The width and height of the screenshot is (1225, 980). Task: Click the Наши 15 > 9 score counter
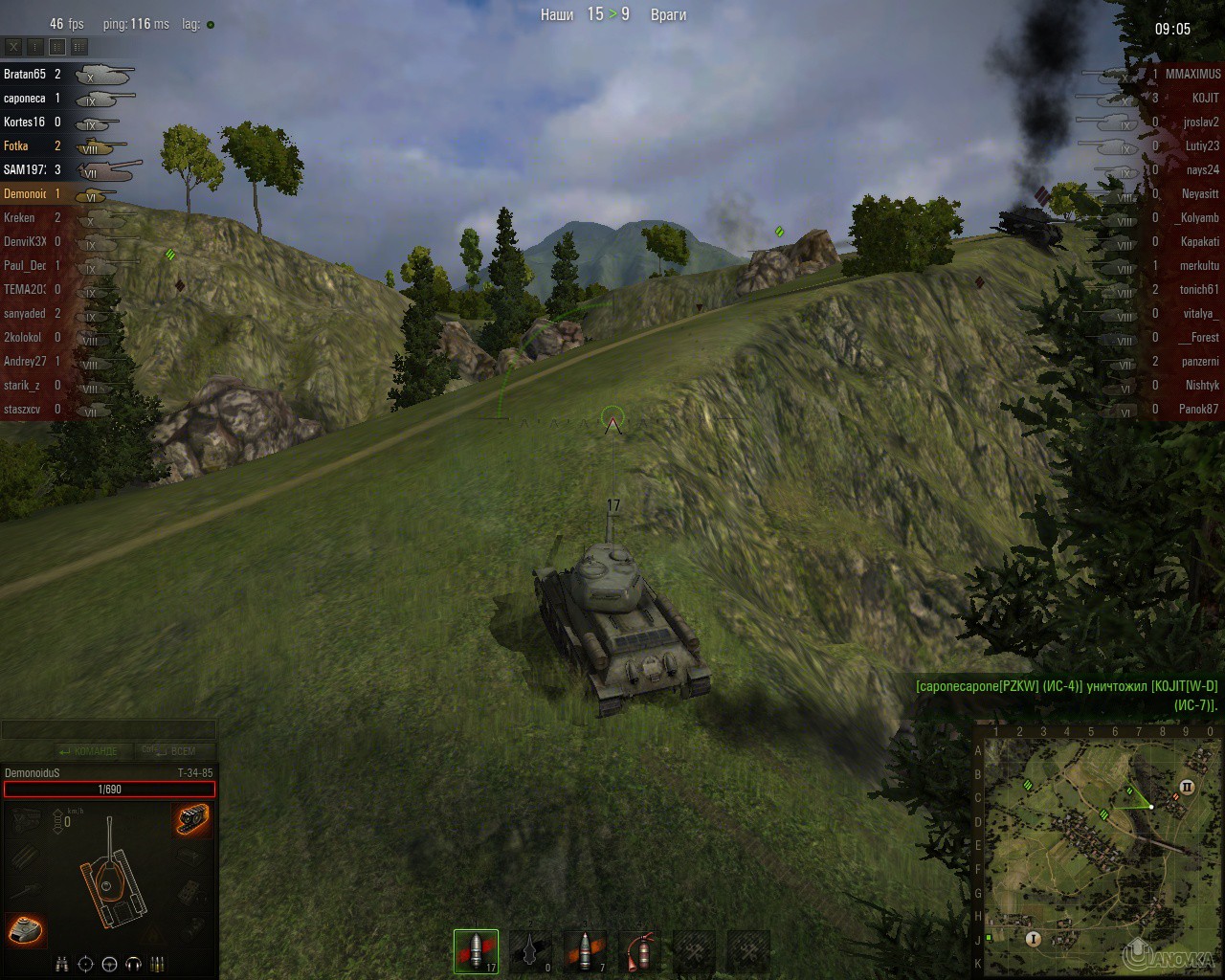[590, 15]
